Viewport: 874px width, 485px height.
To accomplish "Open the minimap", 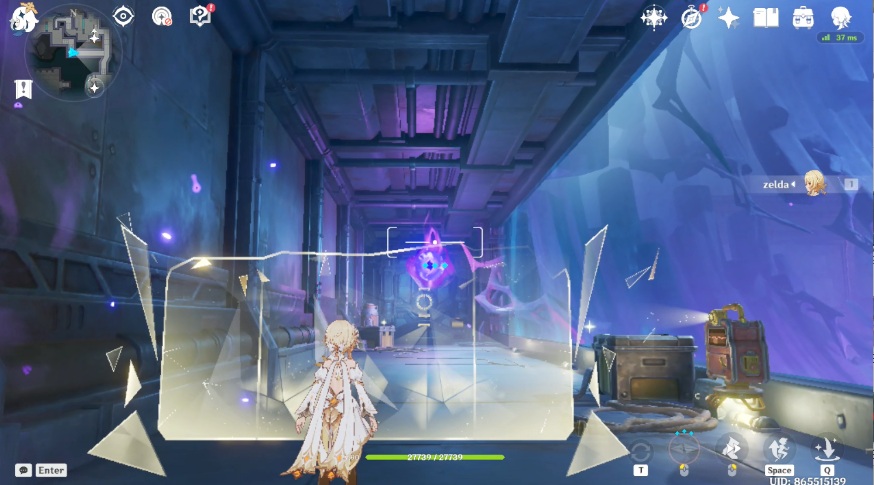I will click(72, 53).
